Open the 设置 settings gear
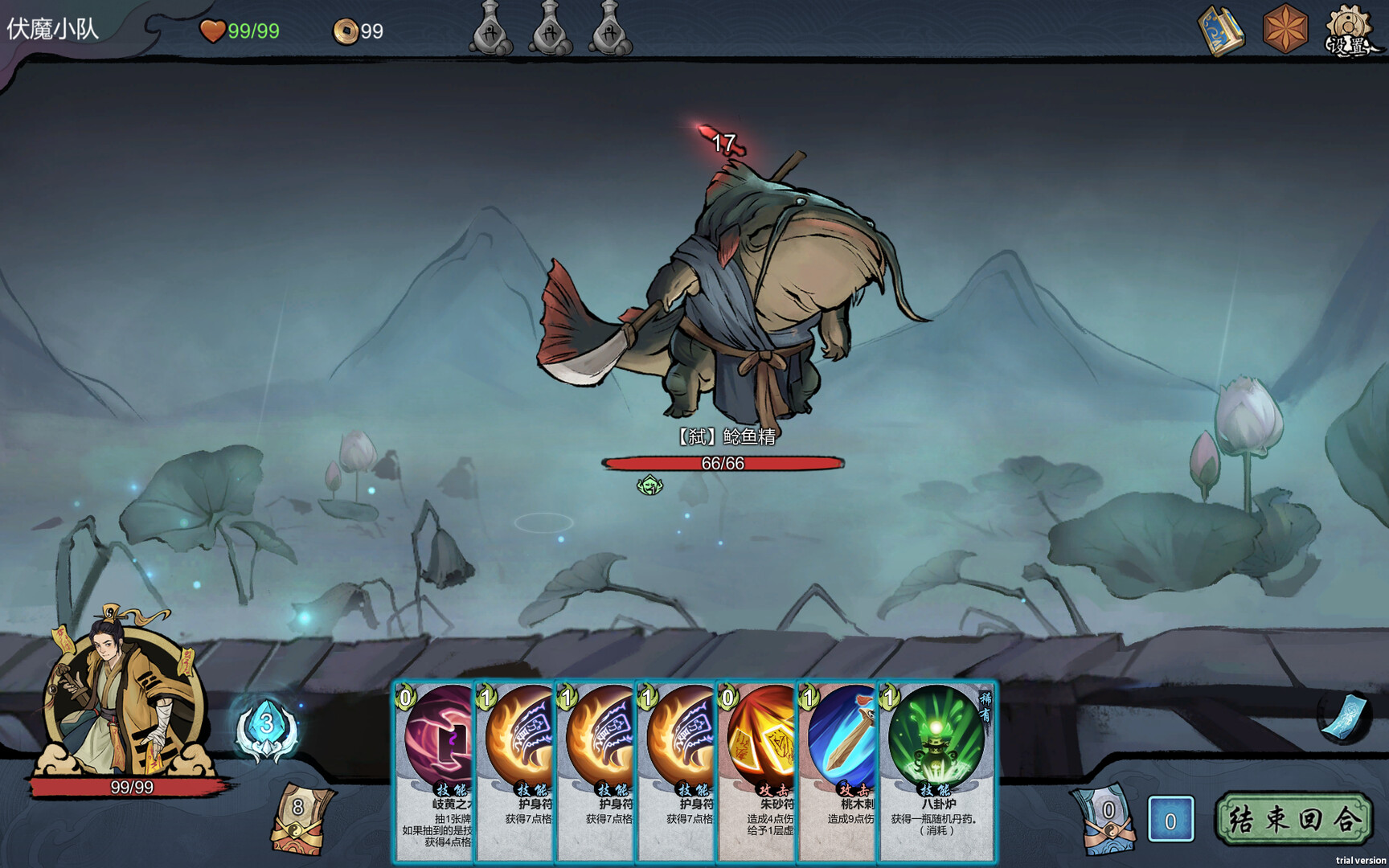 tap(1350, 32)
